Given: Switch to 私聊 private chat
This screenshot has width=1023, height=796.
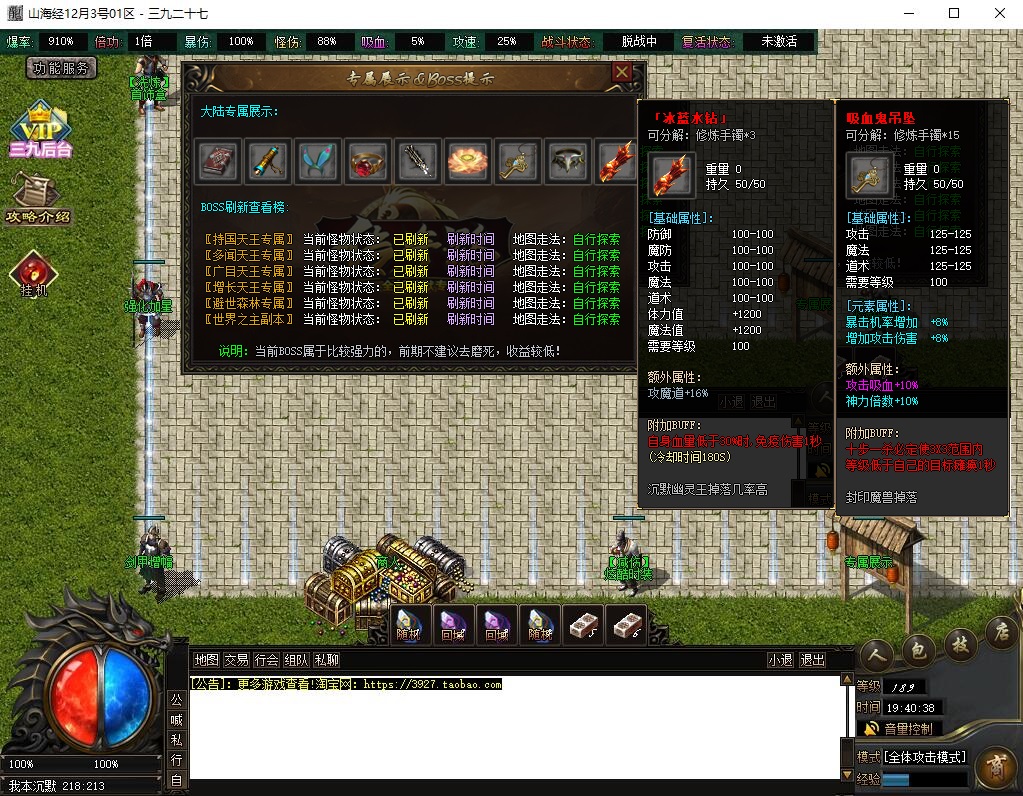Looking at the screenshot, I should click(x=327, y=660).
